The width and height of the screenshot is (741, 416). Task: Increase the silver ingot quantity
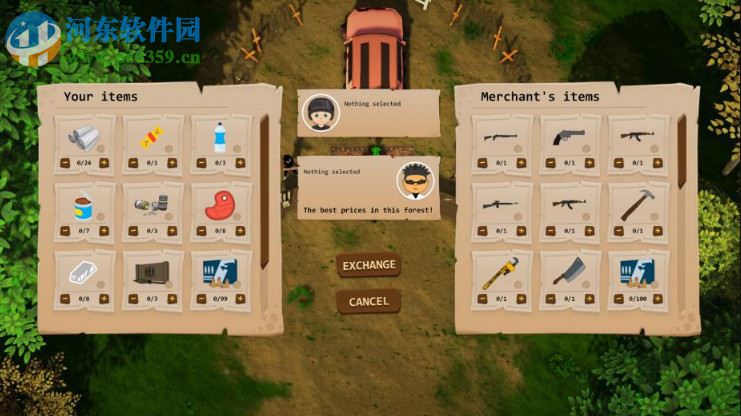coord(106,298)
